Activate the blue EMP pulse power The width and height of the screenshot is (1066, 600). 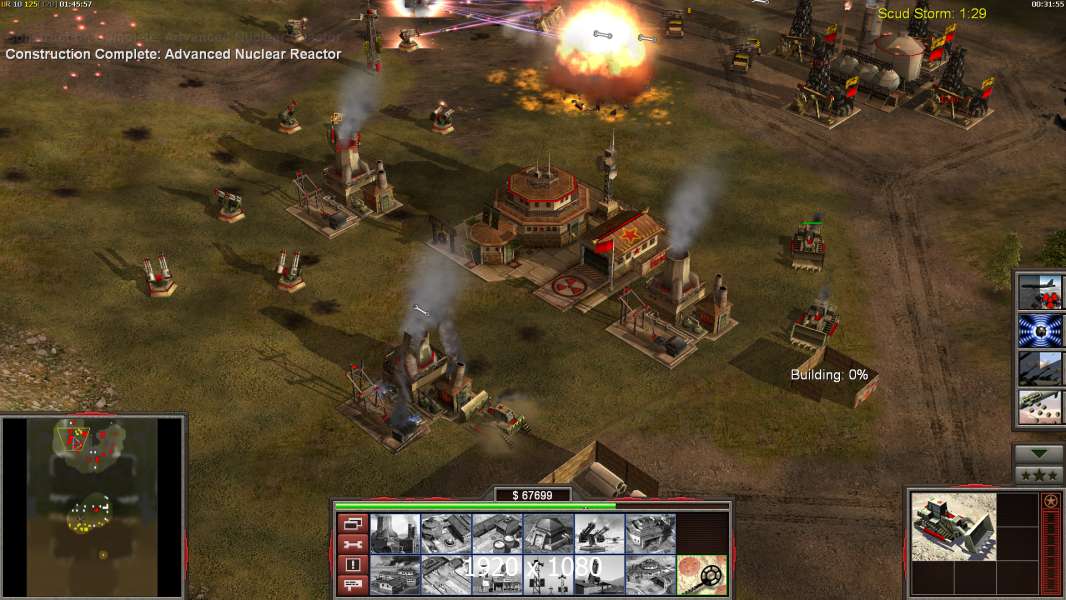click(1040, 330)
